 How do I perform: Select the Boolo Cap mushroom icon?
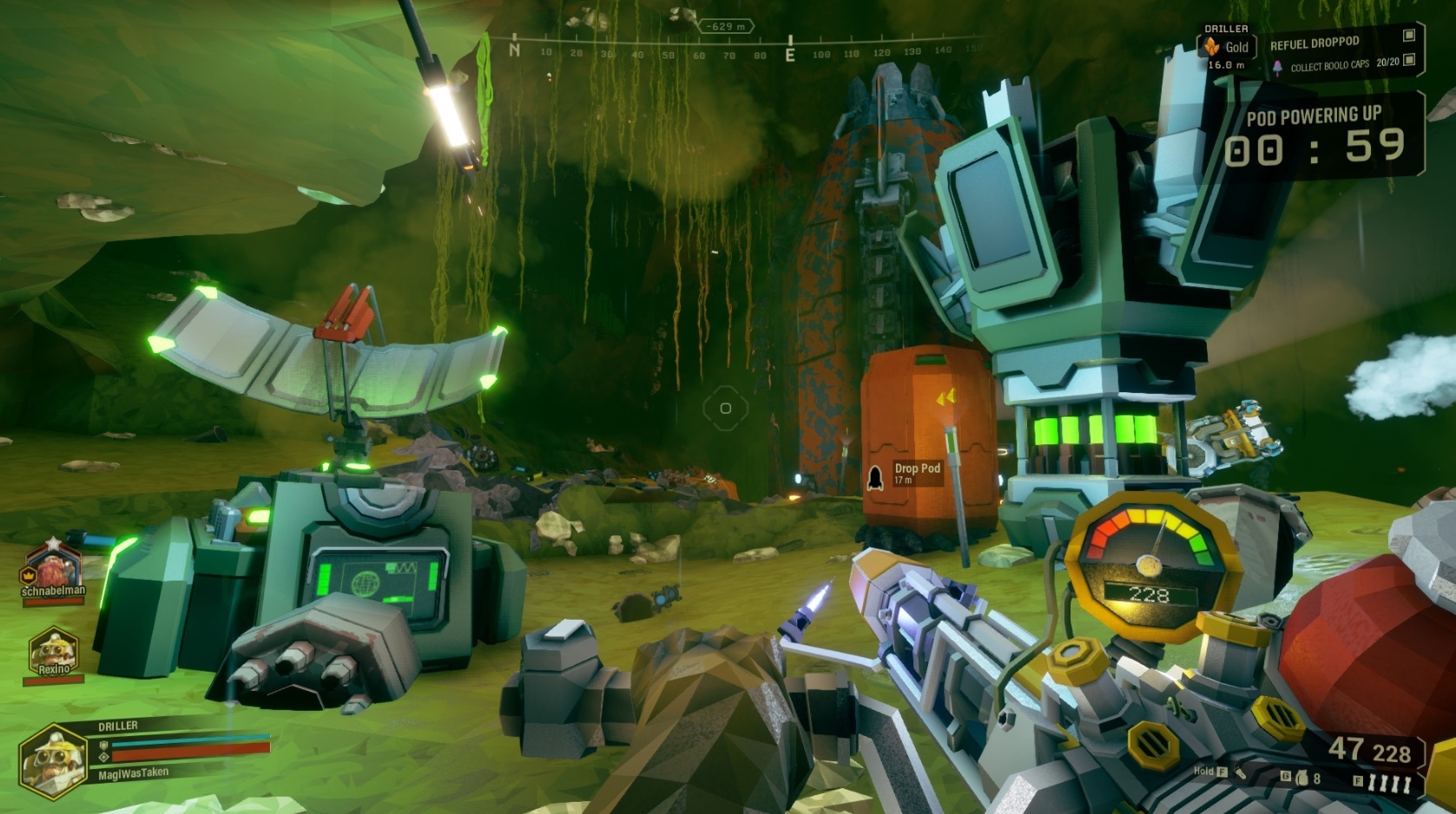point(1277,66)
